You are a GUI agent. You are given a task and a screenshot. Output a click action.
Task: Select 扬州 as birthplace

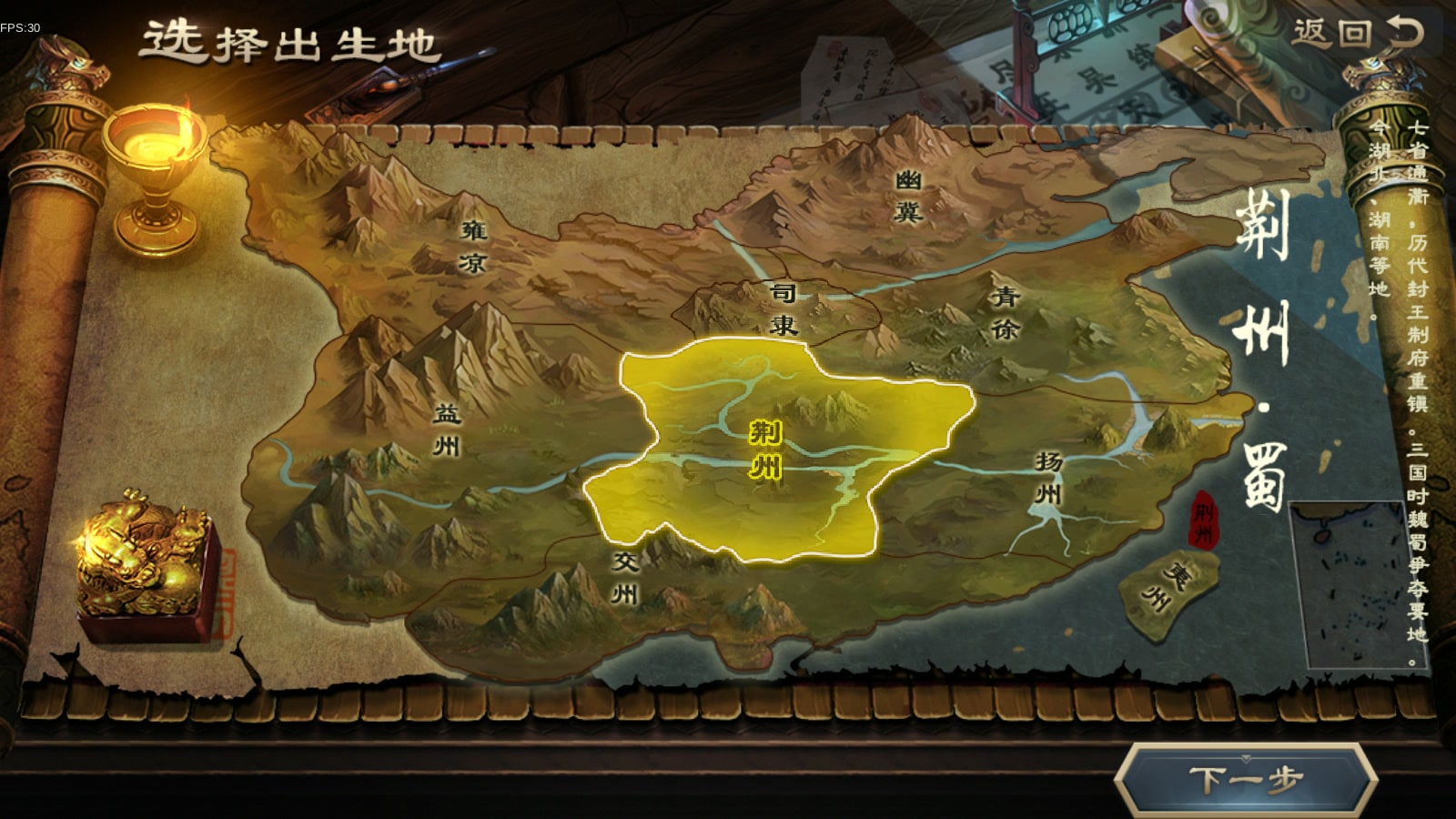point(1048,478)
